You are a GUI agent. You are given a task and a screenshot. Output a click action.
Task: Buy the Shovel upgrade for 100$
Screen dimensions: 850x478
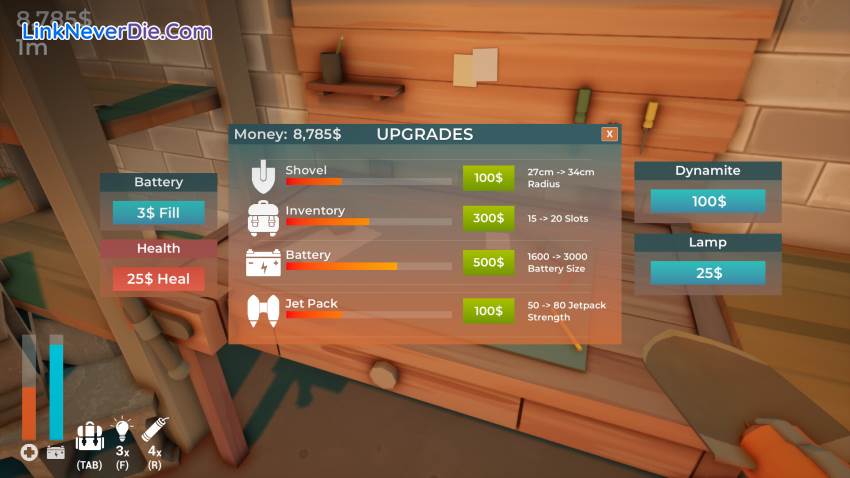(x=488, y=178)
